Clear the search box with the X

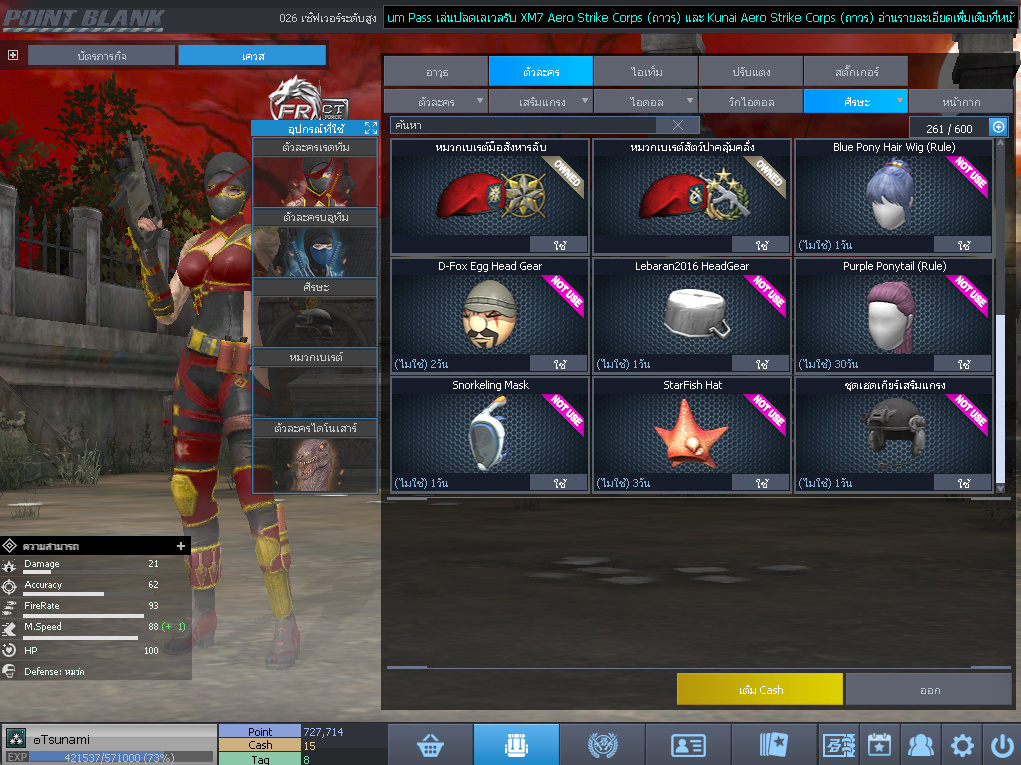[x=678, y=125]
